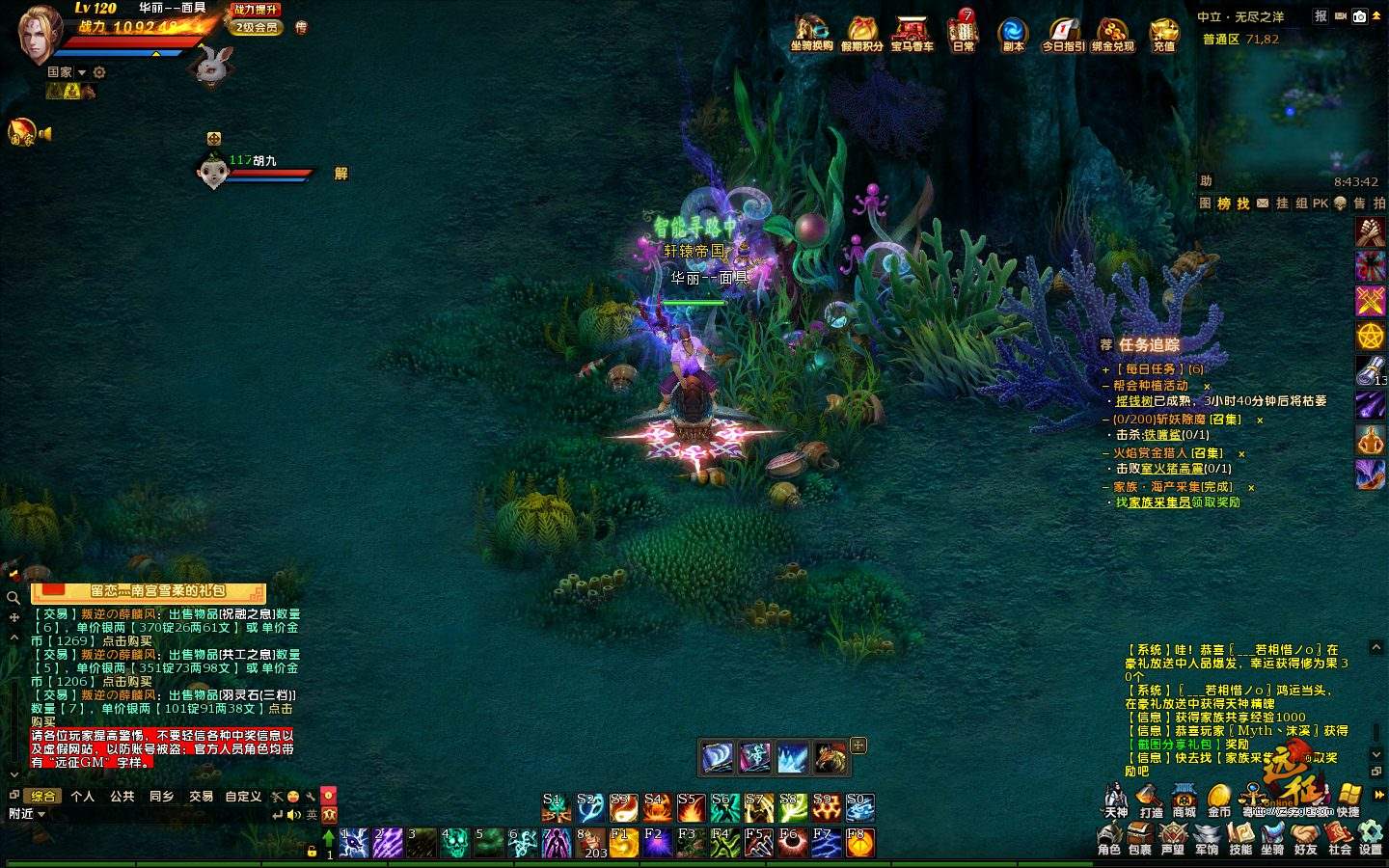Open the 打造 forging menu
Screen dimensions: 1389x868
[x=1150, y=800]
